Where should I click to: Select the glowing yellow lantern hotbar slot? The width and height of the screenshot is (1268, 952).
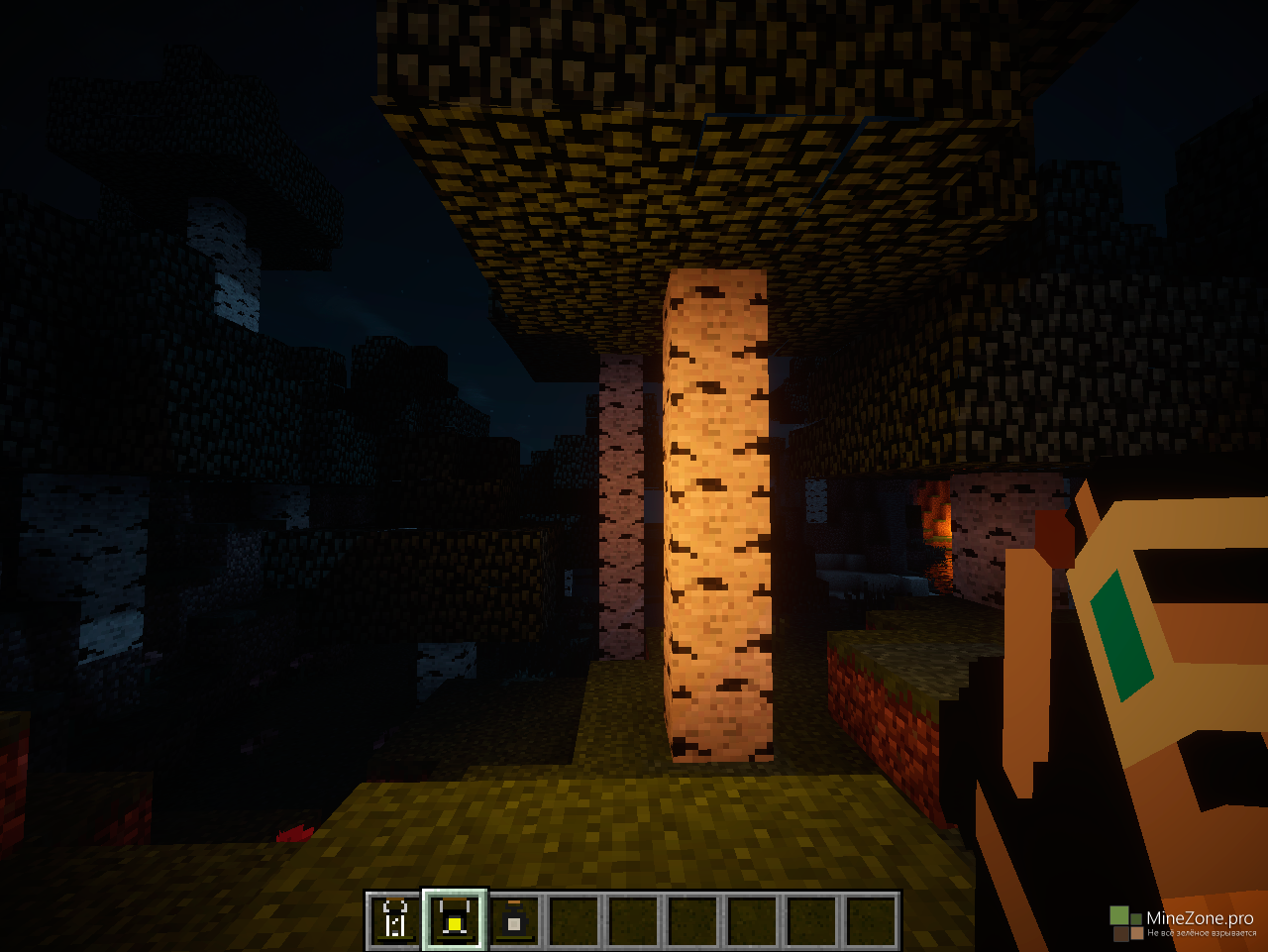click(455, 920)
